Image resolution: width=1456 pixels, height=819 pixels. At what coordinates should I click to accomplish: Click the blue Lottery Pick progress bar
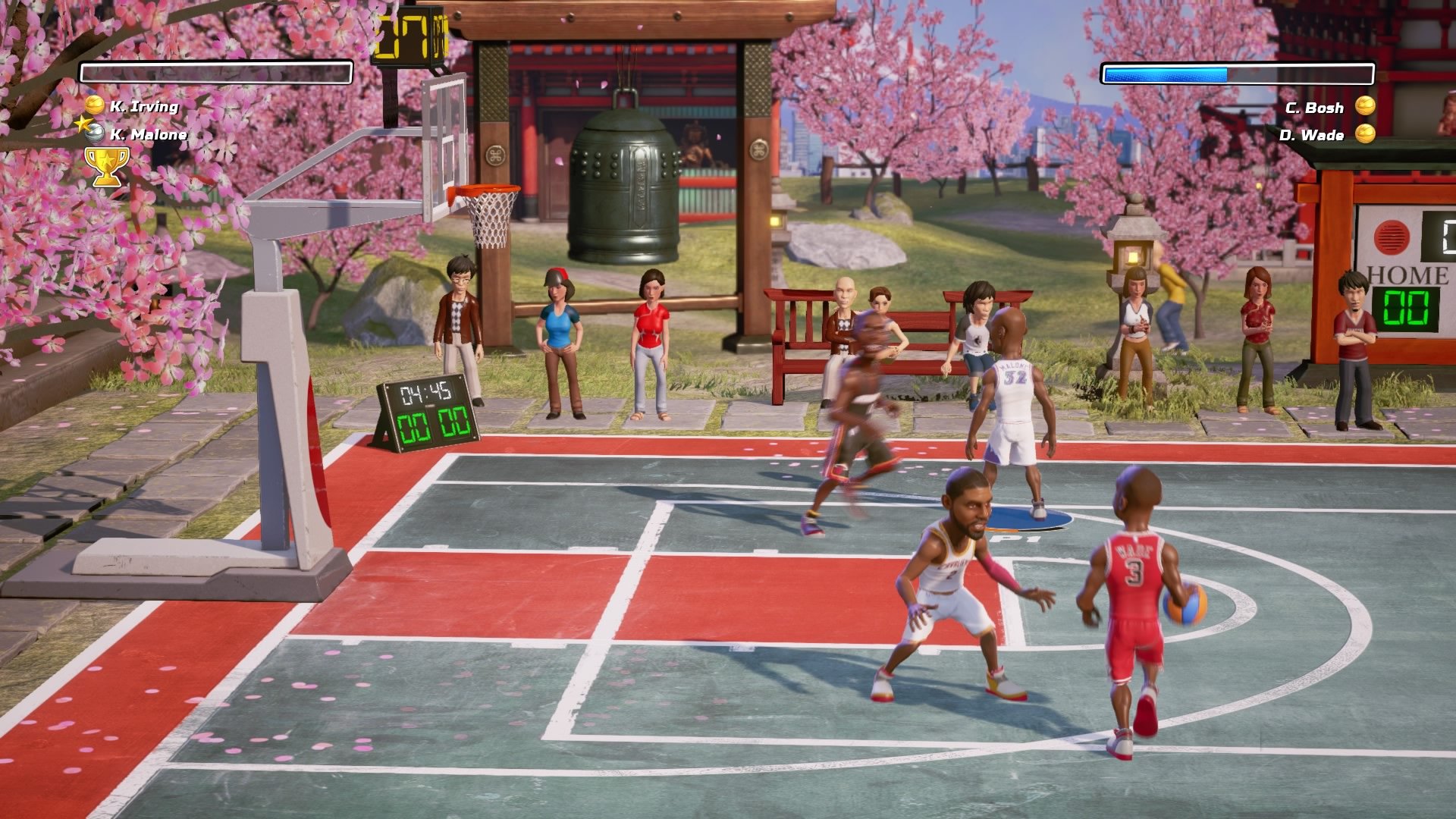(x=1164, y=74)
